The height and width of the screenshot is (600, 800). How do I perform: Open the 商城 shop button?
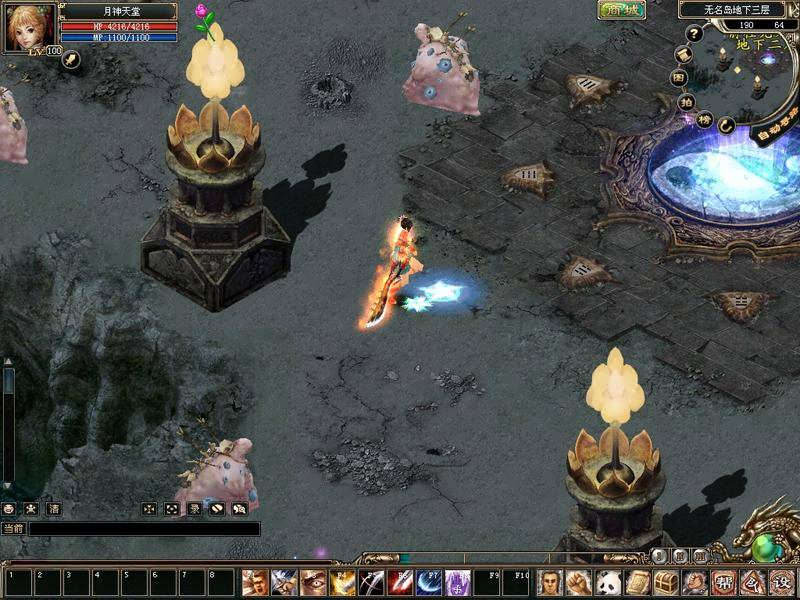pos(621,10)
